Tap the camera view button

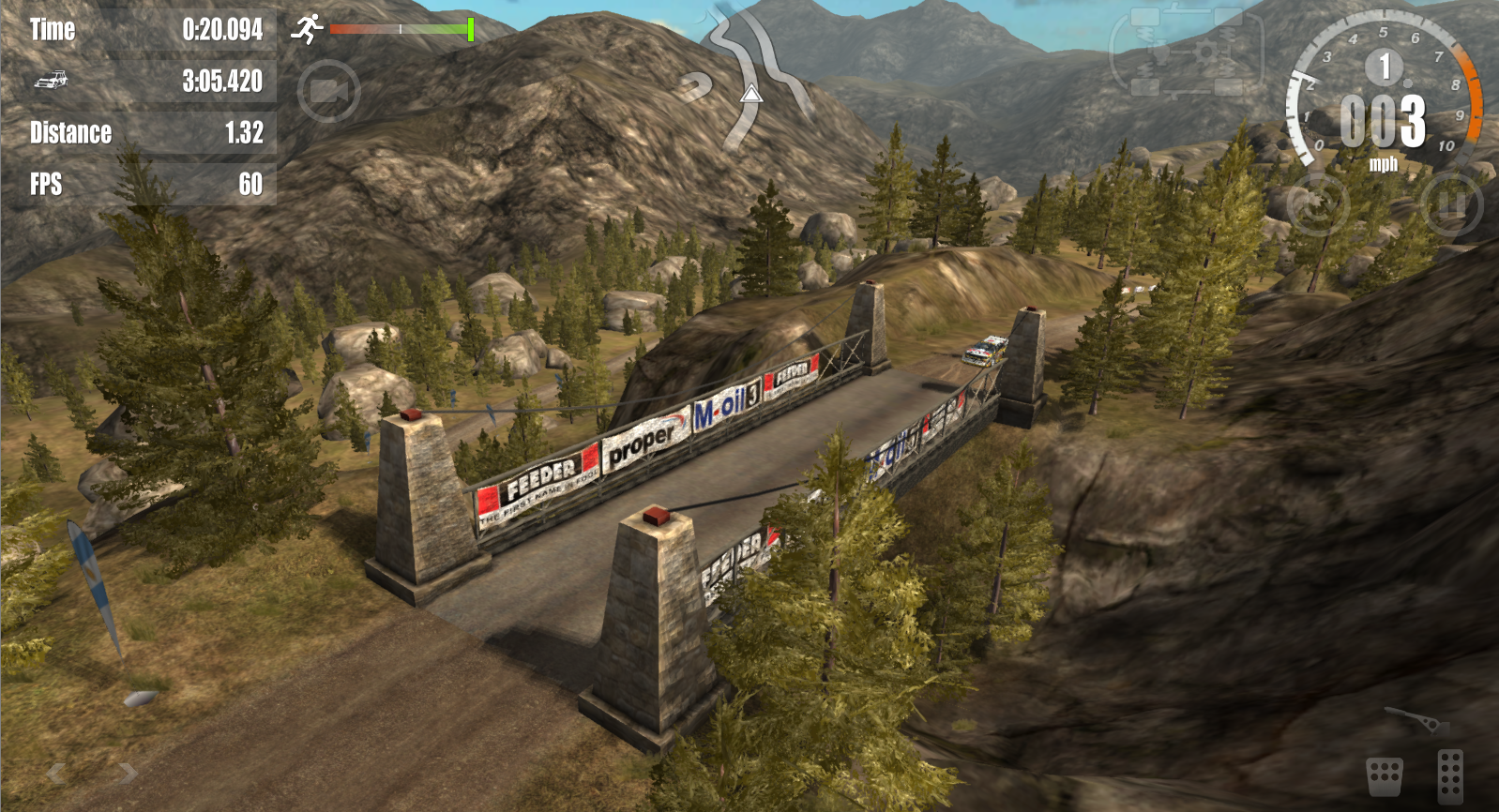tap(329, 92)
